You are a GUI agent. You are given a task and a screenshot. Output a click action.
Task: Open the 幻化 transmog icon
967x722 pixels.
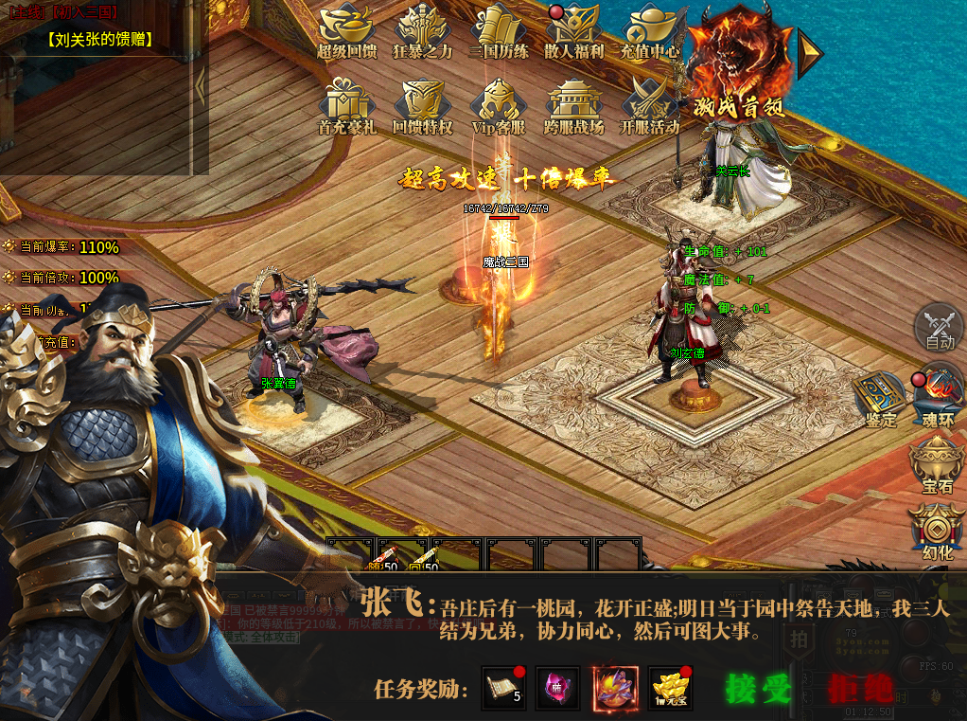(938, 530)
